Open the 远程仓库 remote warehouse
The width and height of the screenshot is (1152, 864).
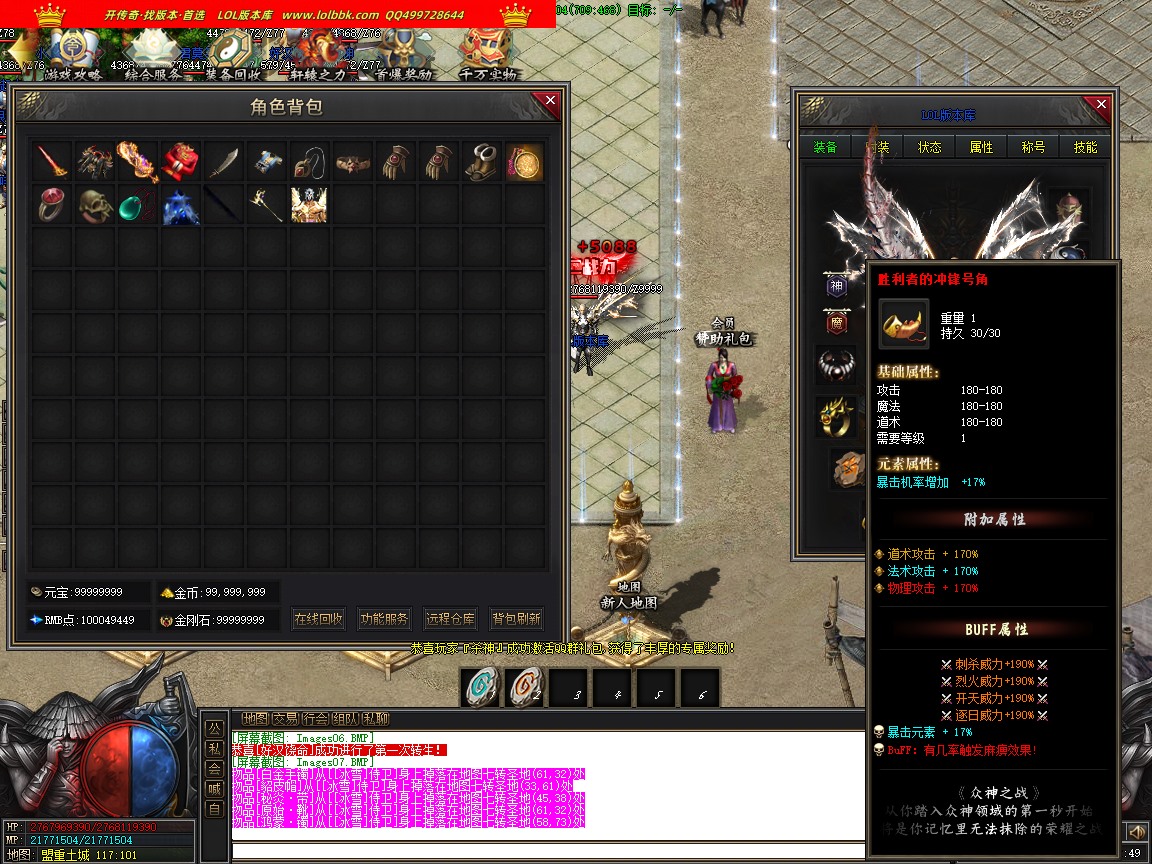pyautogui.click(x=450, y=619)
